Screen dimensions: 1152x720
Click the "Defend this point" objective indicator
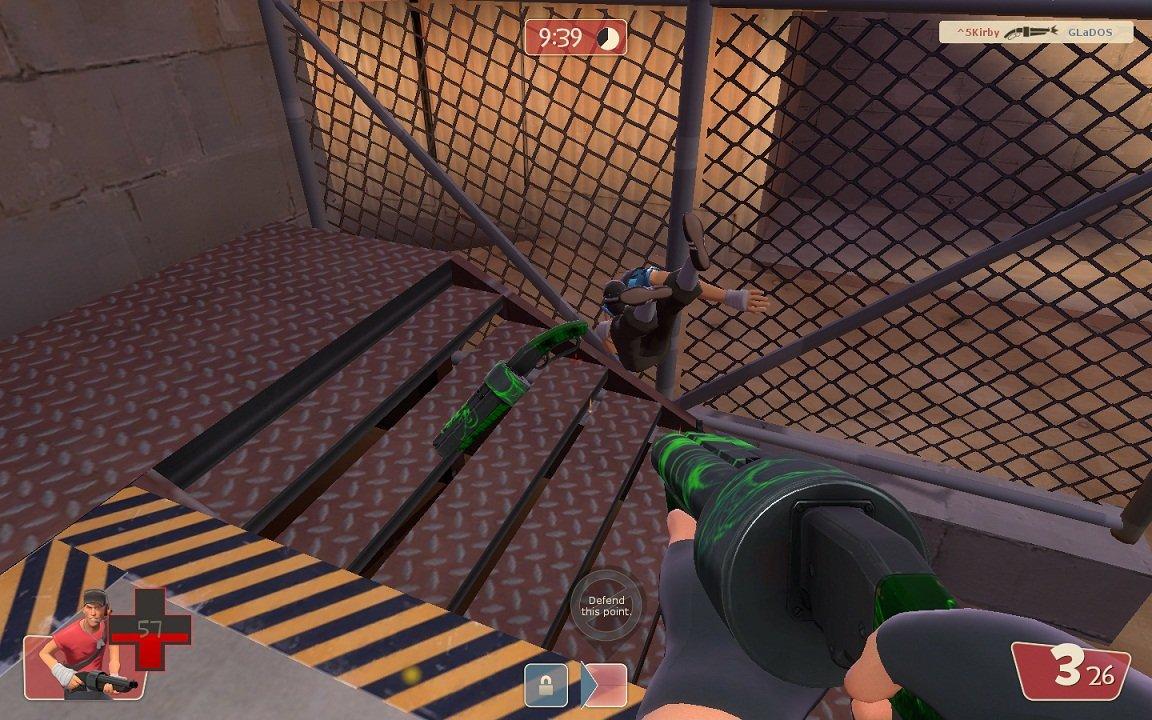point(606,606)
